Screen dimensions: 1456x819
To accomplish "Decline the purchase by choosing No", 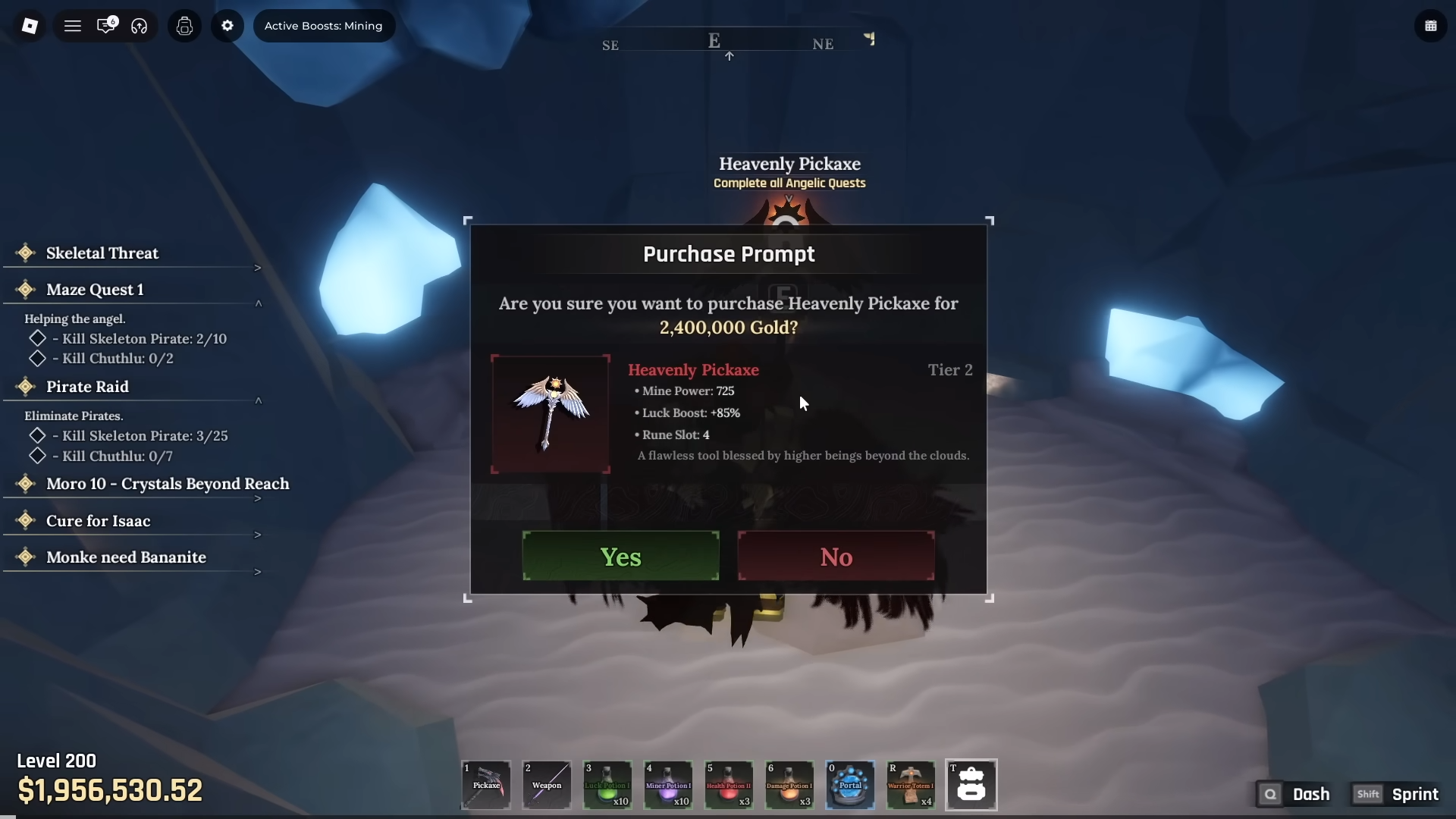I will click(x=836, y=557).
